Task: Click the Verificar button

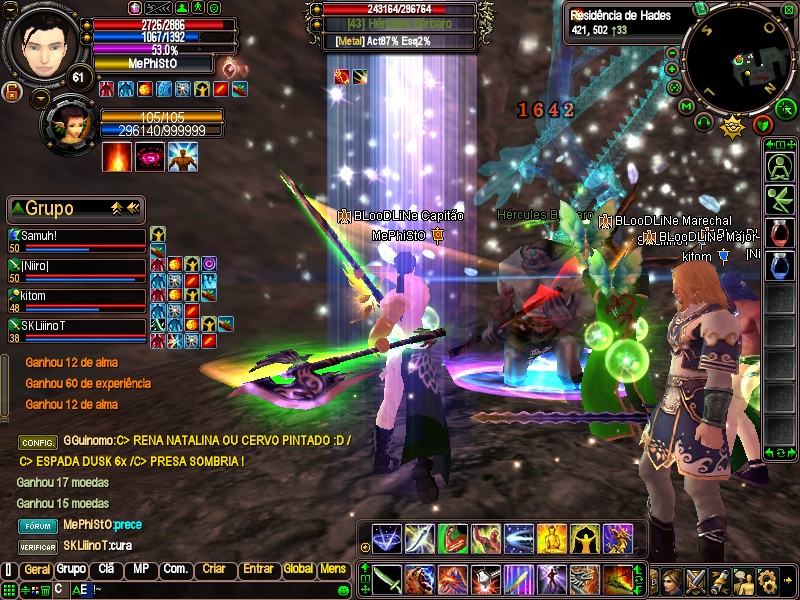Action: coord(38,547)
